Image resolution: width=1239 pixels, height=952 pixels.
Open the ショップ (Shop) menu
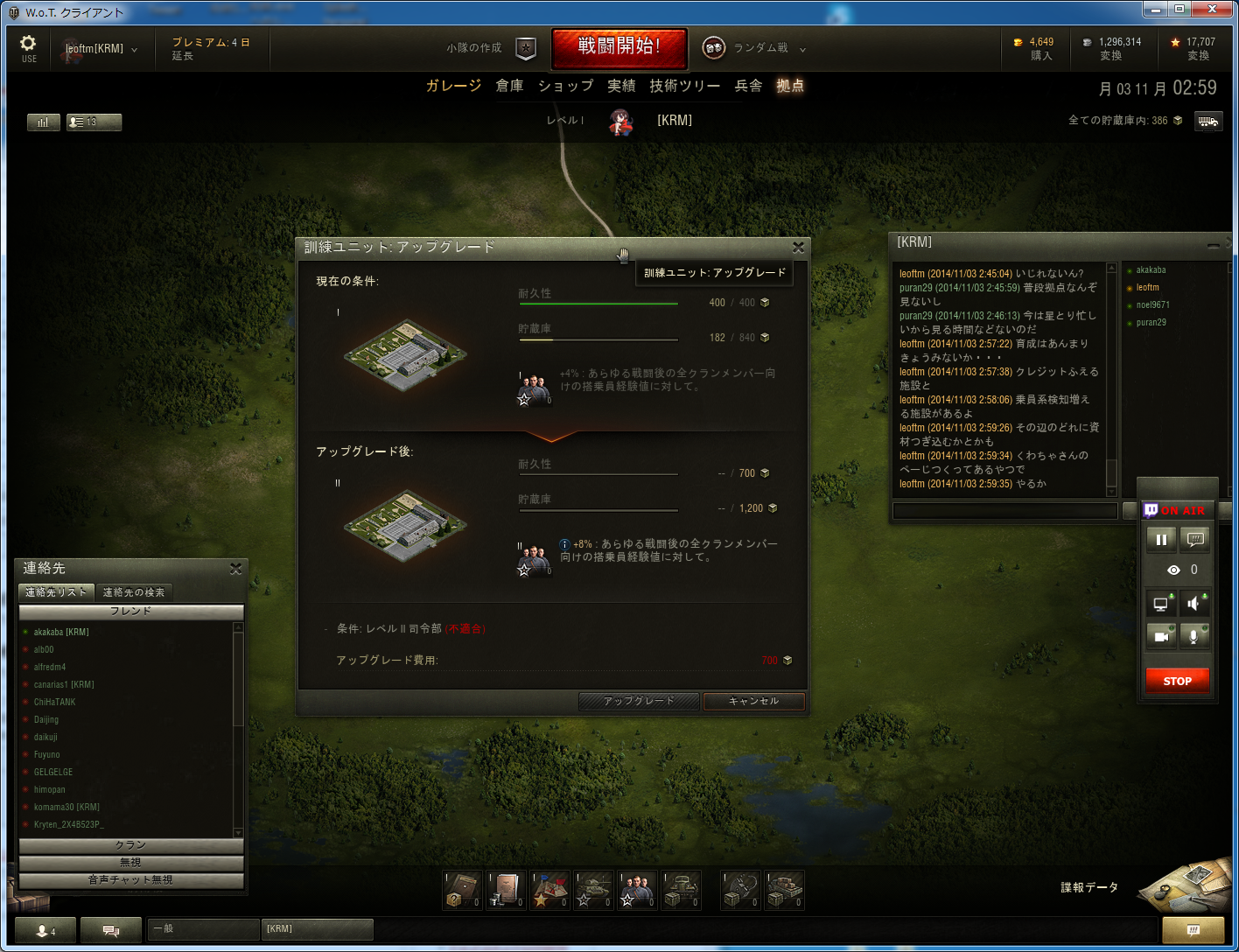[x=565, y=86]
